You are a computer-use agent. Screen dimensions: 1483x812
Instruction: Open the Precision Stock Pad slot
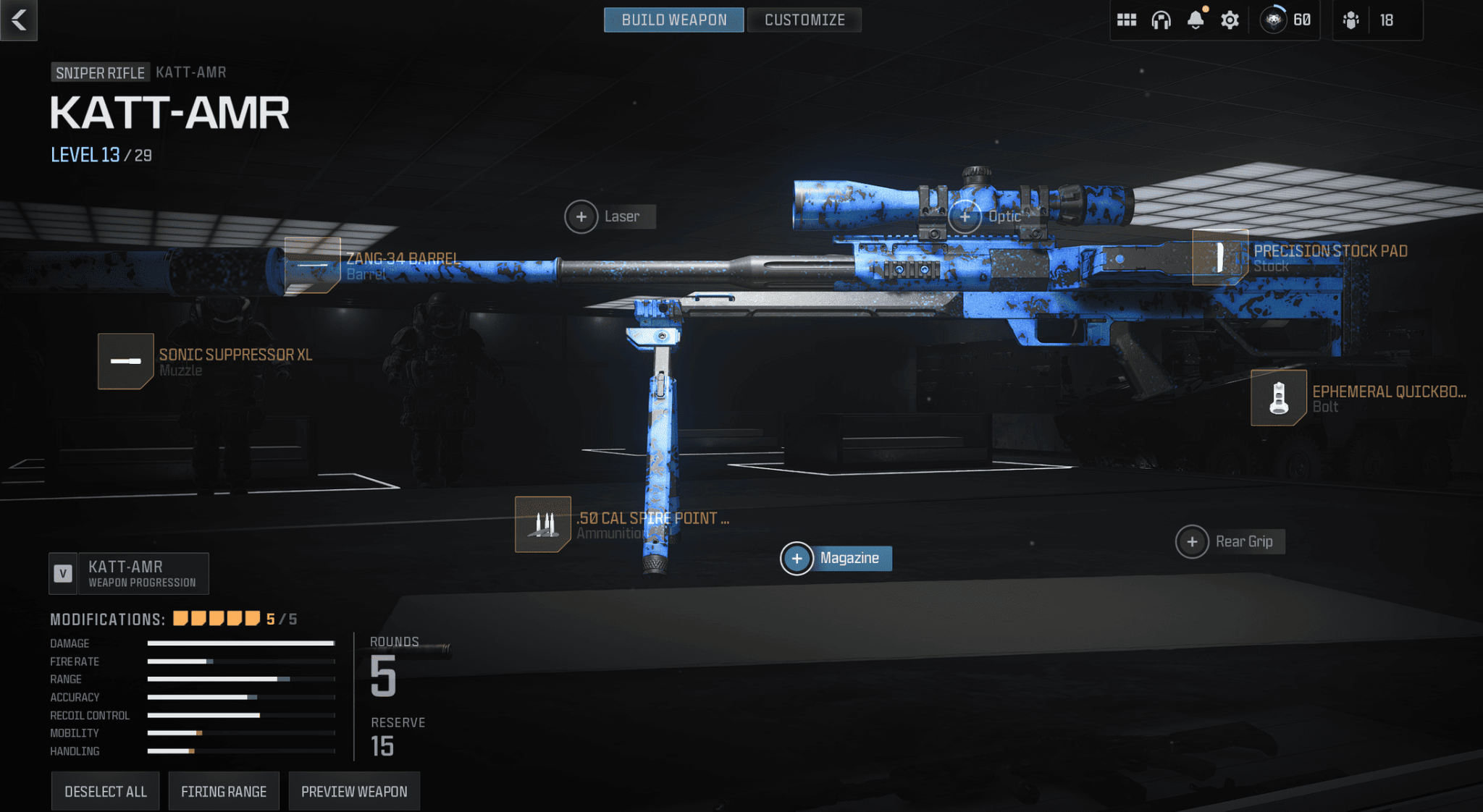(1220, 258)
